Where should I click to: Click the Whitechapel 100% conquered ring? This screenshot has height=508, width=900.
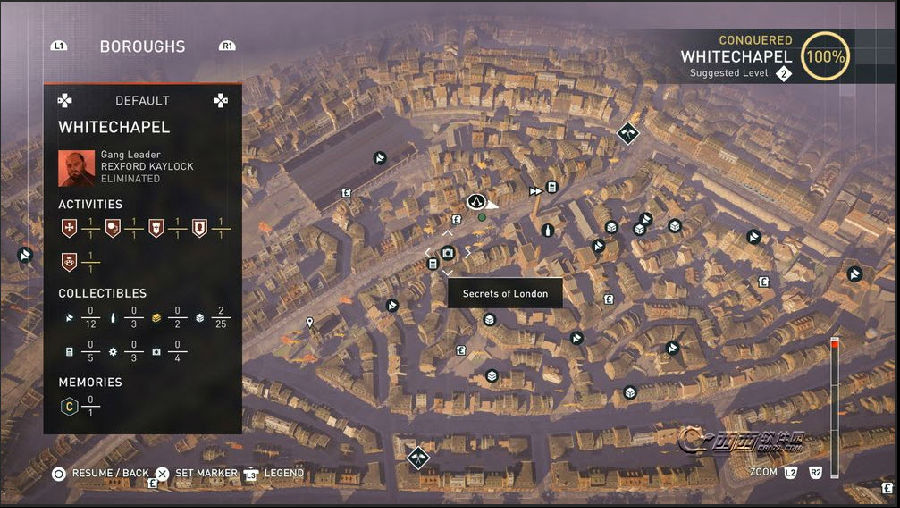tap(825, 57)
